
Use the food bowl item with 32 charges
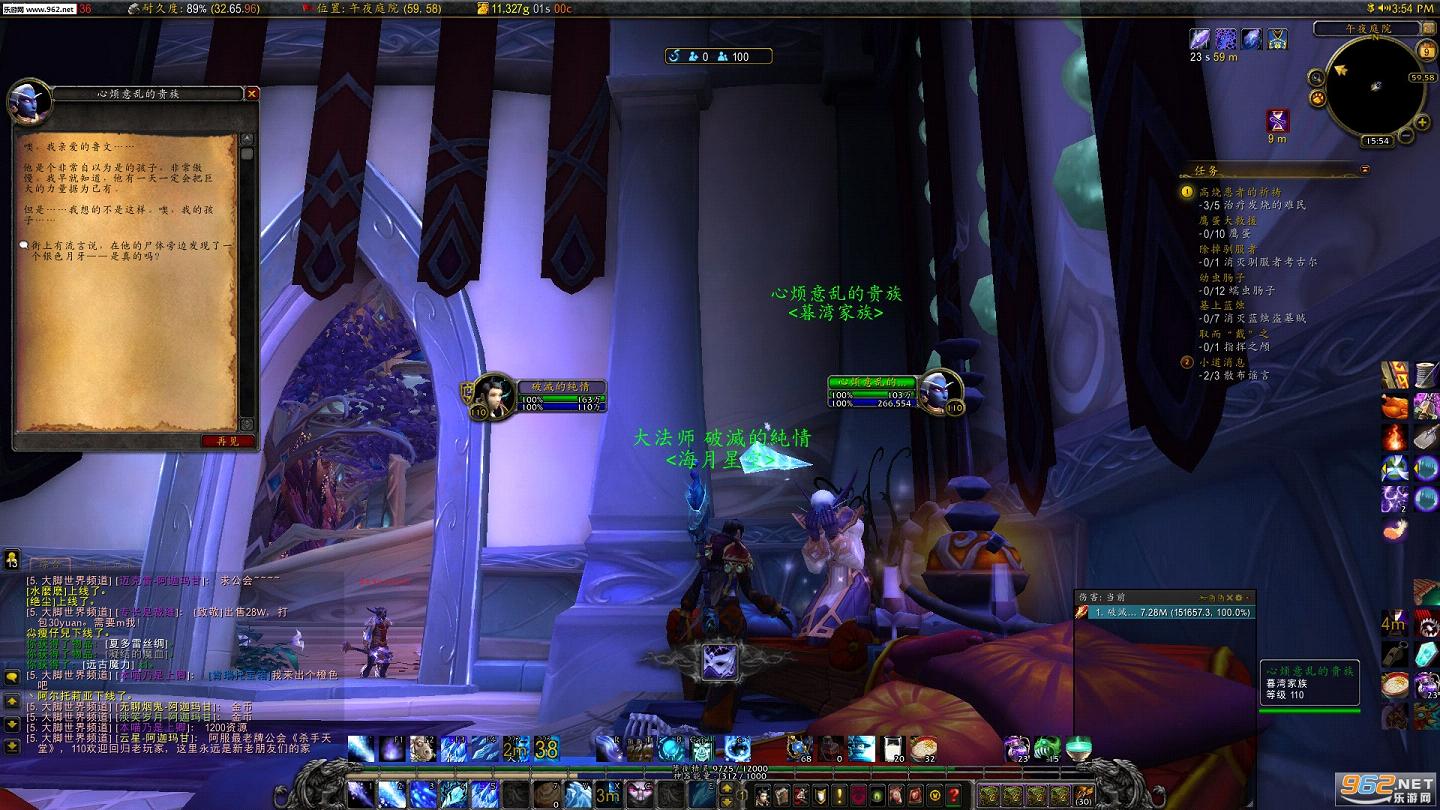click(x=923, y=748)
